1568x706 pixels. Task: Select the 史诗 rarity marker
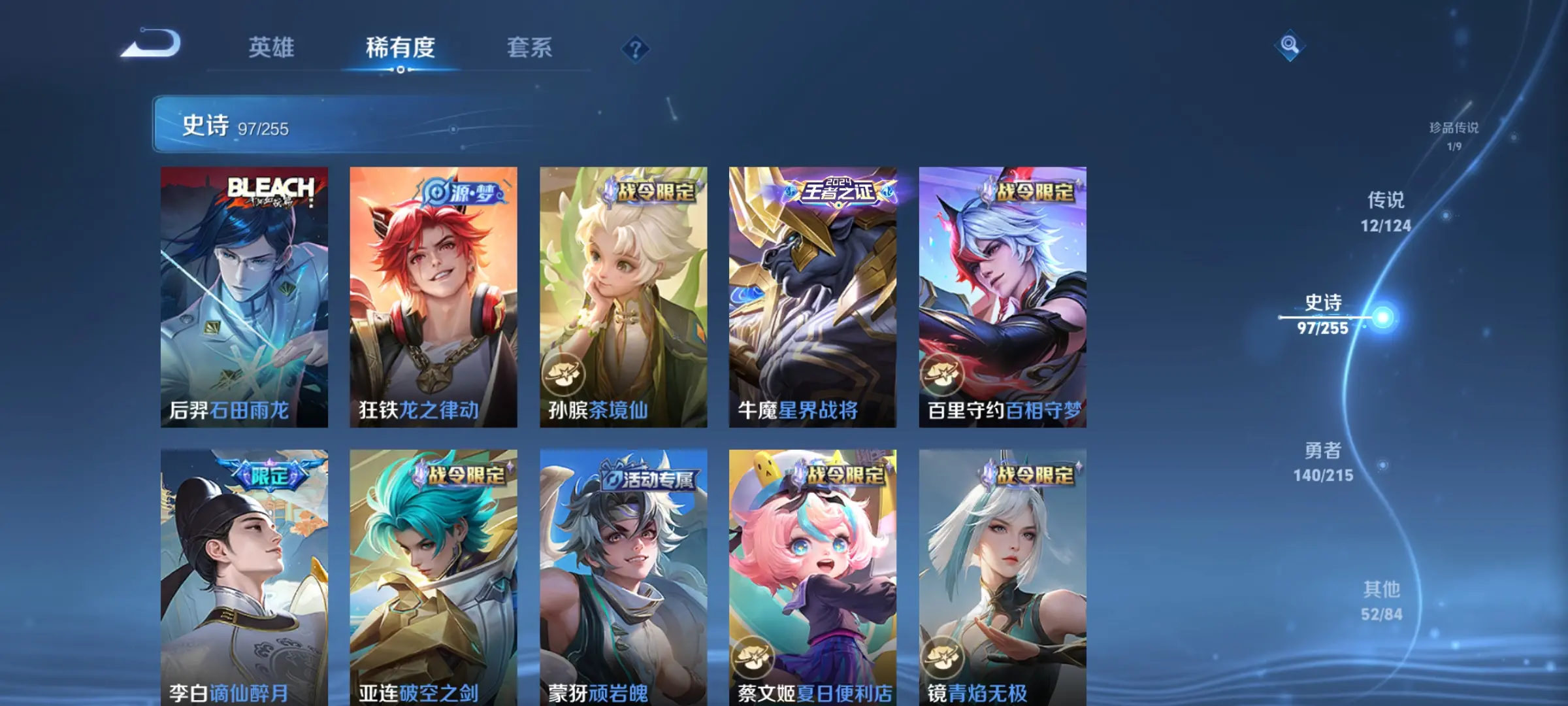[x=1324, y=314]
